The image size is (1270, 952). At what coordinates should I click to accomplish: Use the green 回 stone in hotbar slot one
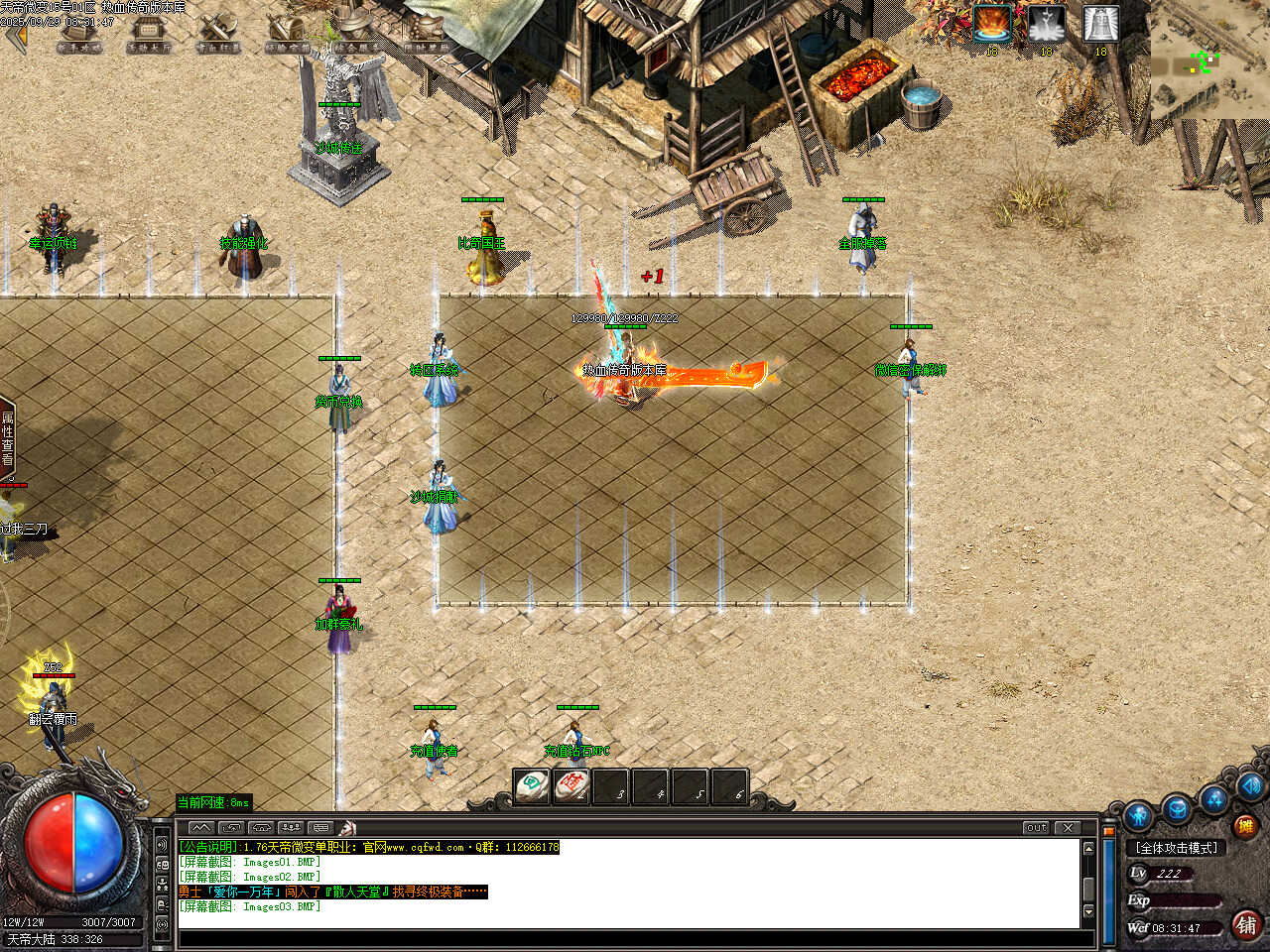(532, 785)
